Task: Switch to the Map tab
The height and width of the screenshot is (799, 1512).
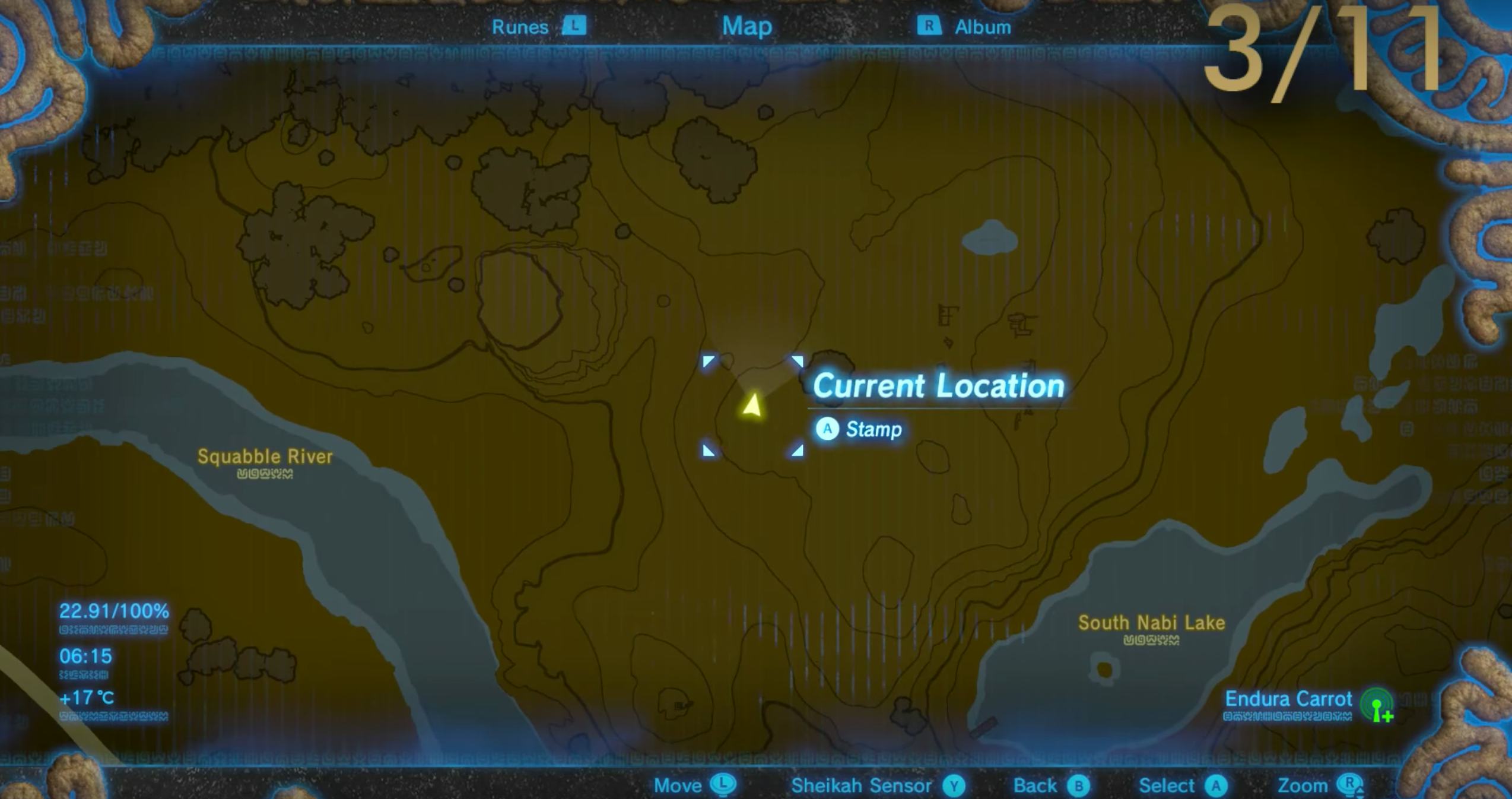Action: coord(747,26)
